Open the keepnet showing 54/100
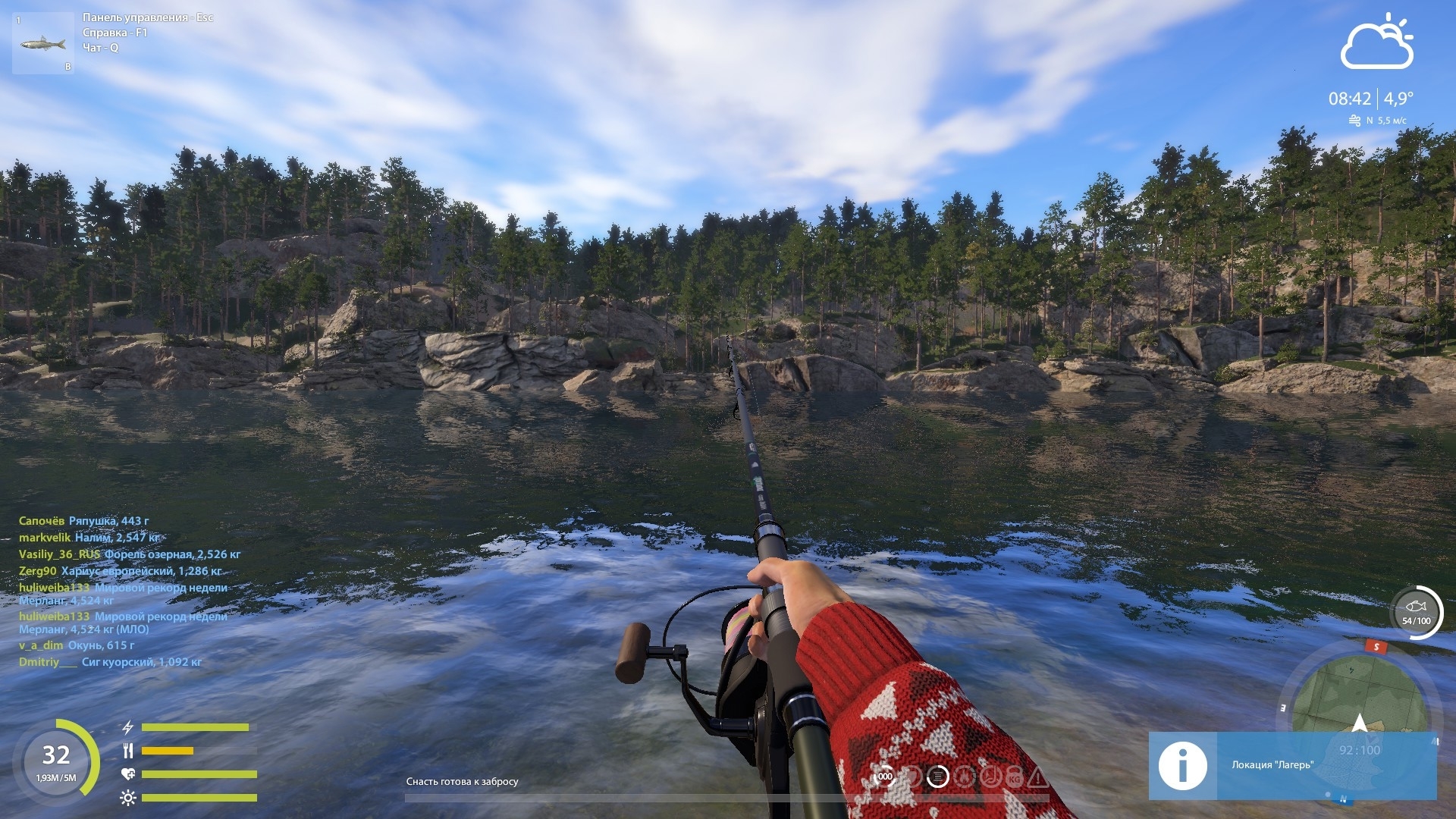The height and width of the screenshot is (819, 1456). [x=1416, y=612]
